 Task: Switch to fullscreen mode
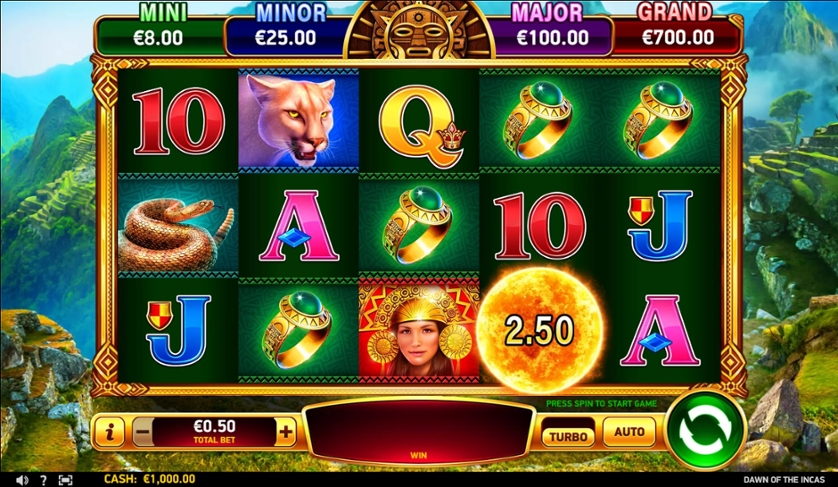(65, 480)
